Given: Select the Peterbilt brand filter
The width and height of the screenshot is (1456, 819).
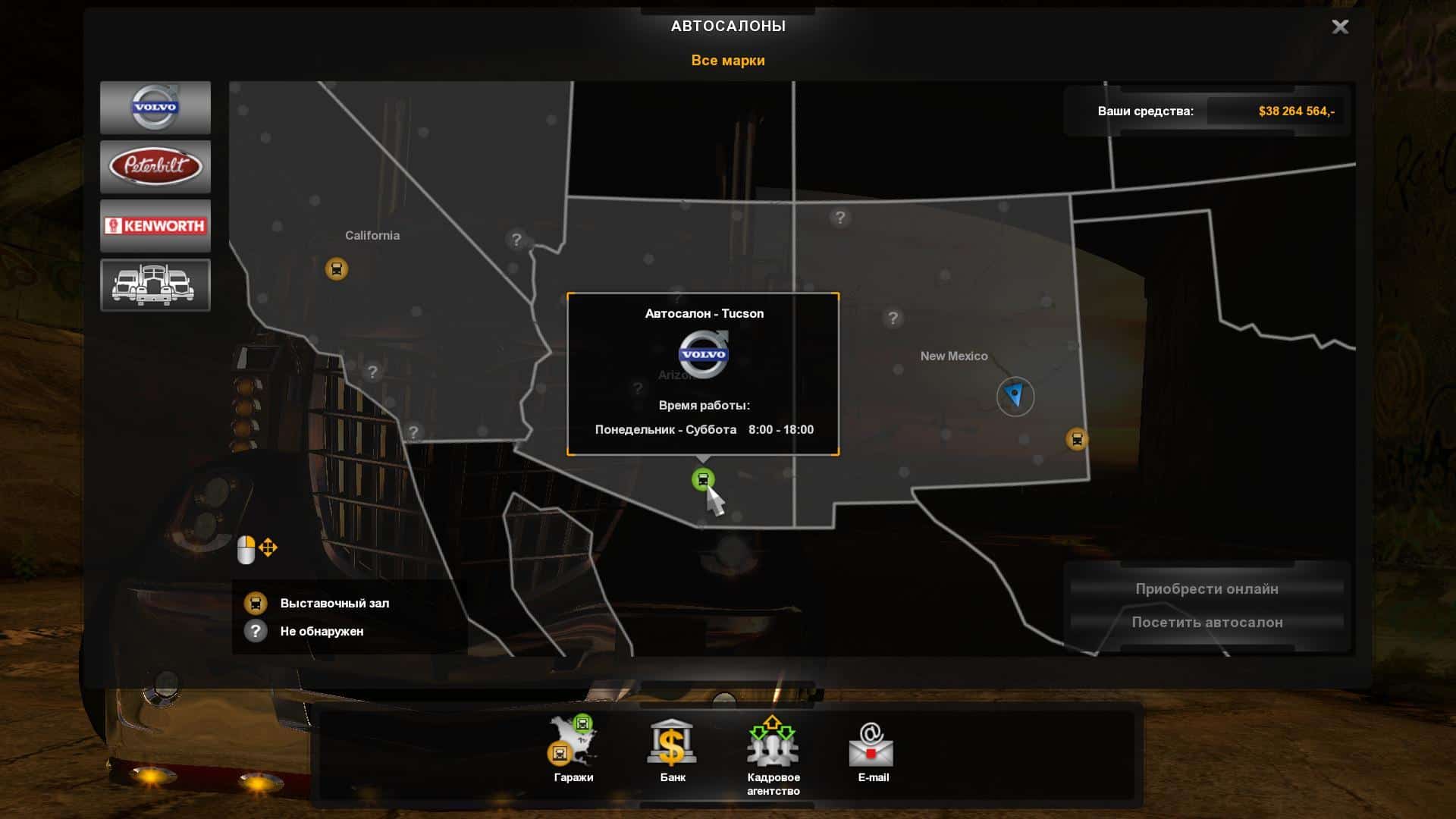Looking at the screenshot, I should 155,166.
